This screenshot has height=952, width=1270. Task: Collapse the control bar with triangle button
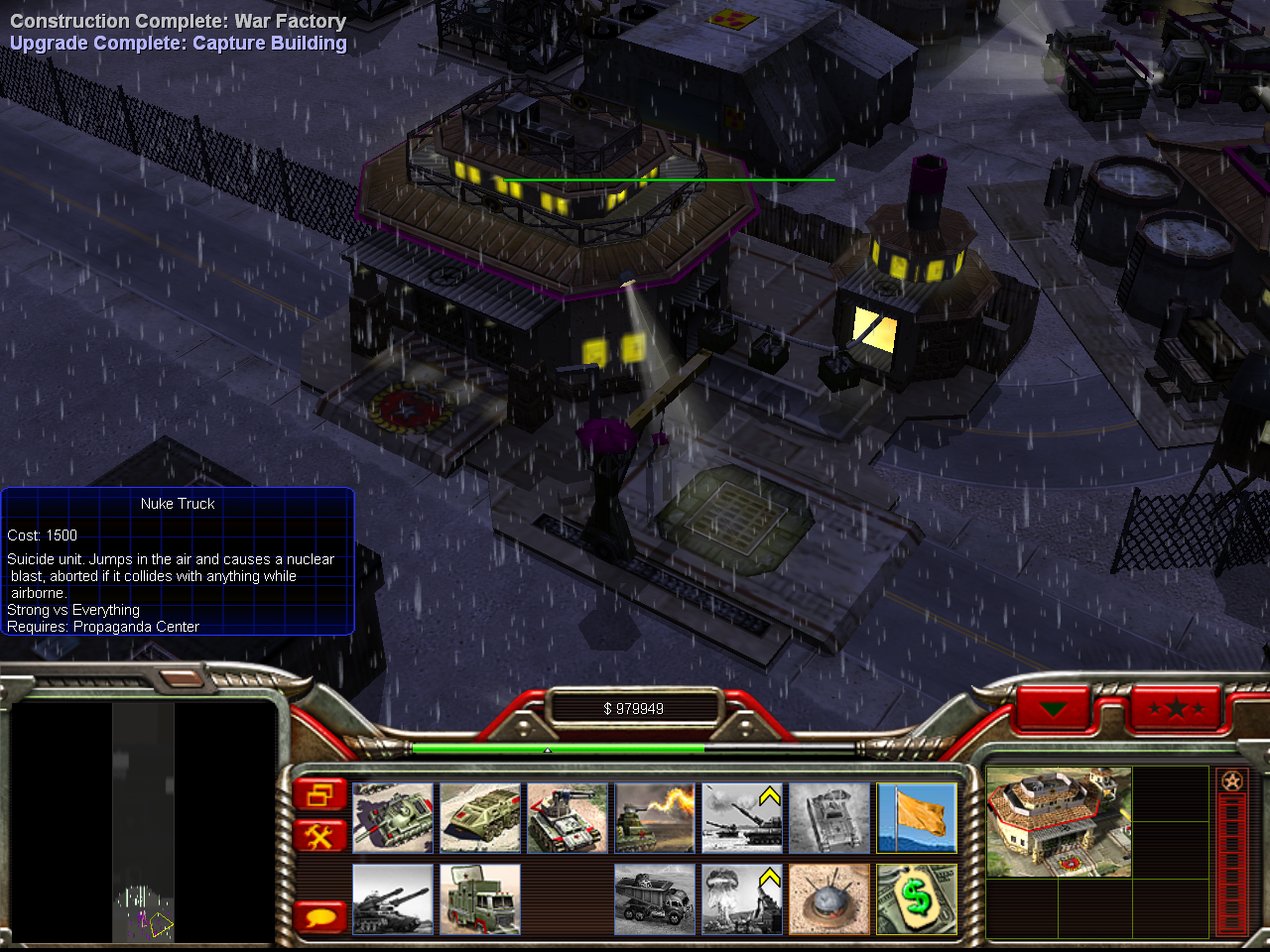click(1053, 709)
